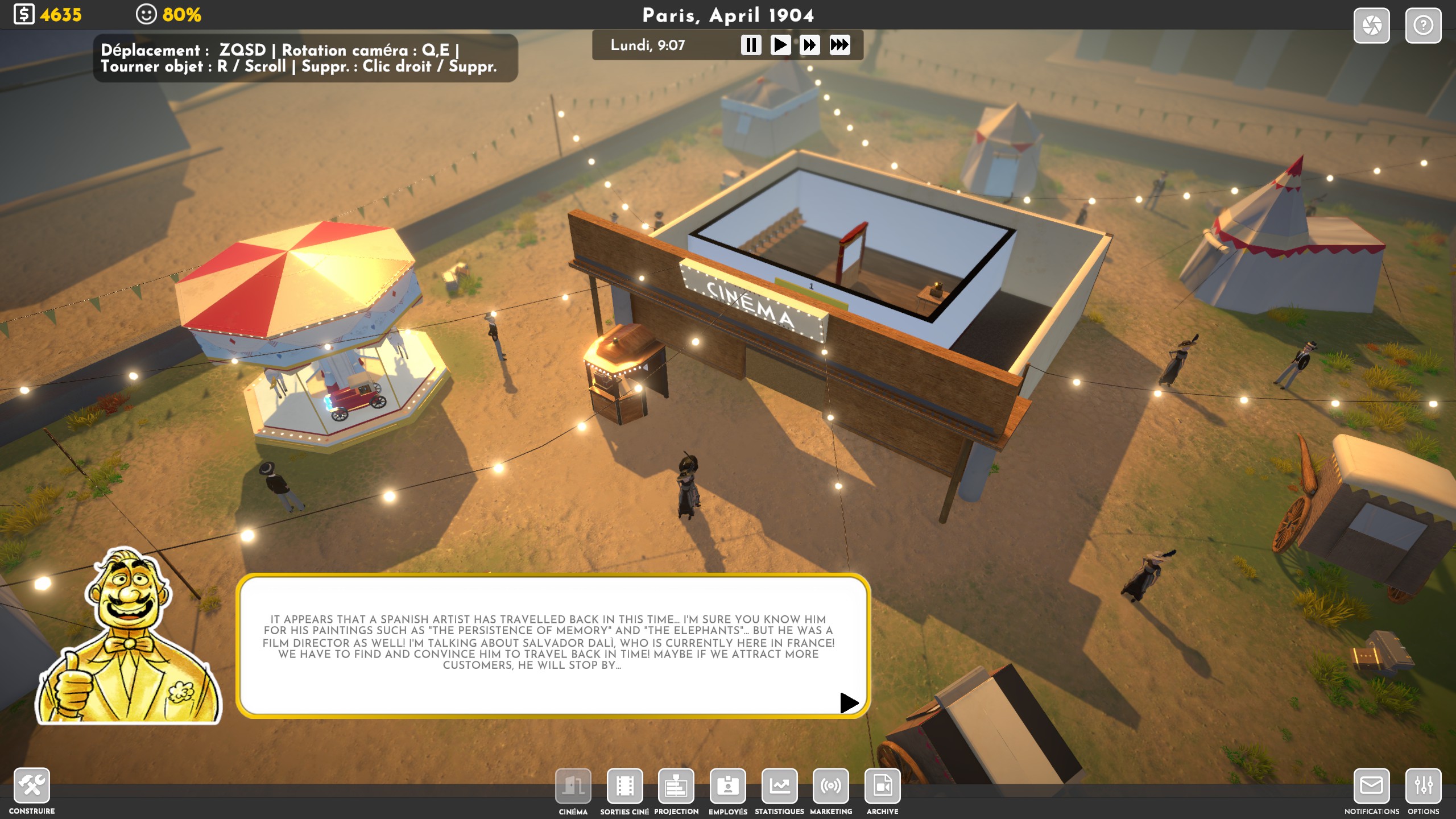This screenshot has height=819, width=1456.
Task: Open the Cinéma panel
Action: pos(573,786)
